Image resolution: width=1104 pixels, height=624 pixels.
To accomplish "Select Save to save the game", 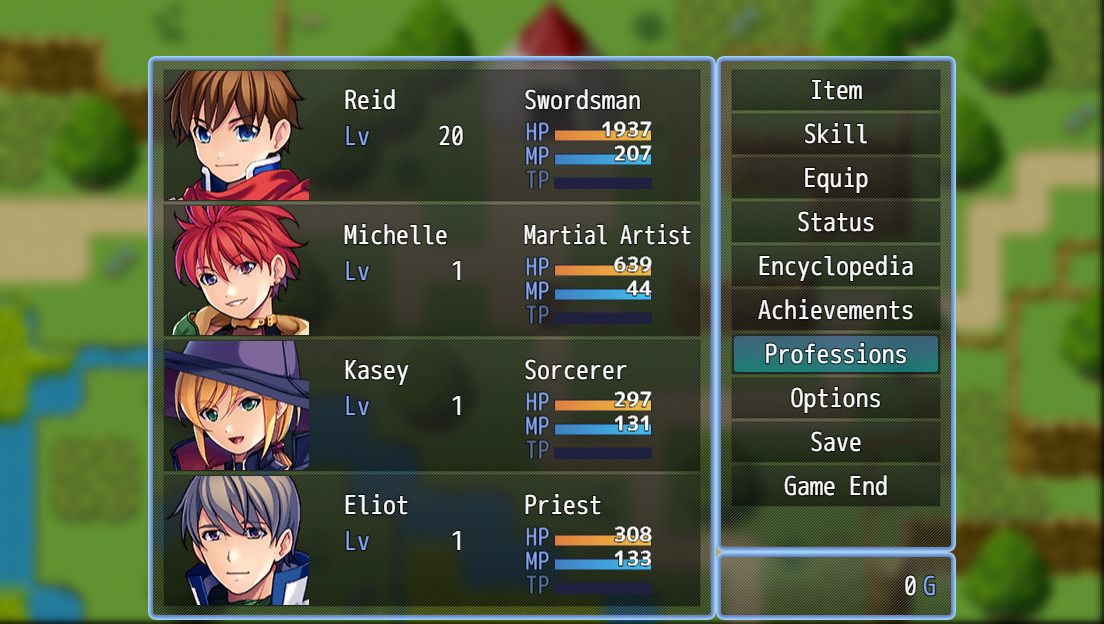I will tap(835, 443).
